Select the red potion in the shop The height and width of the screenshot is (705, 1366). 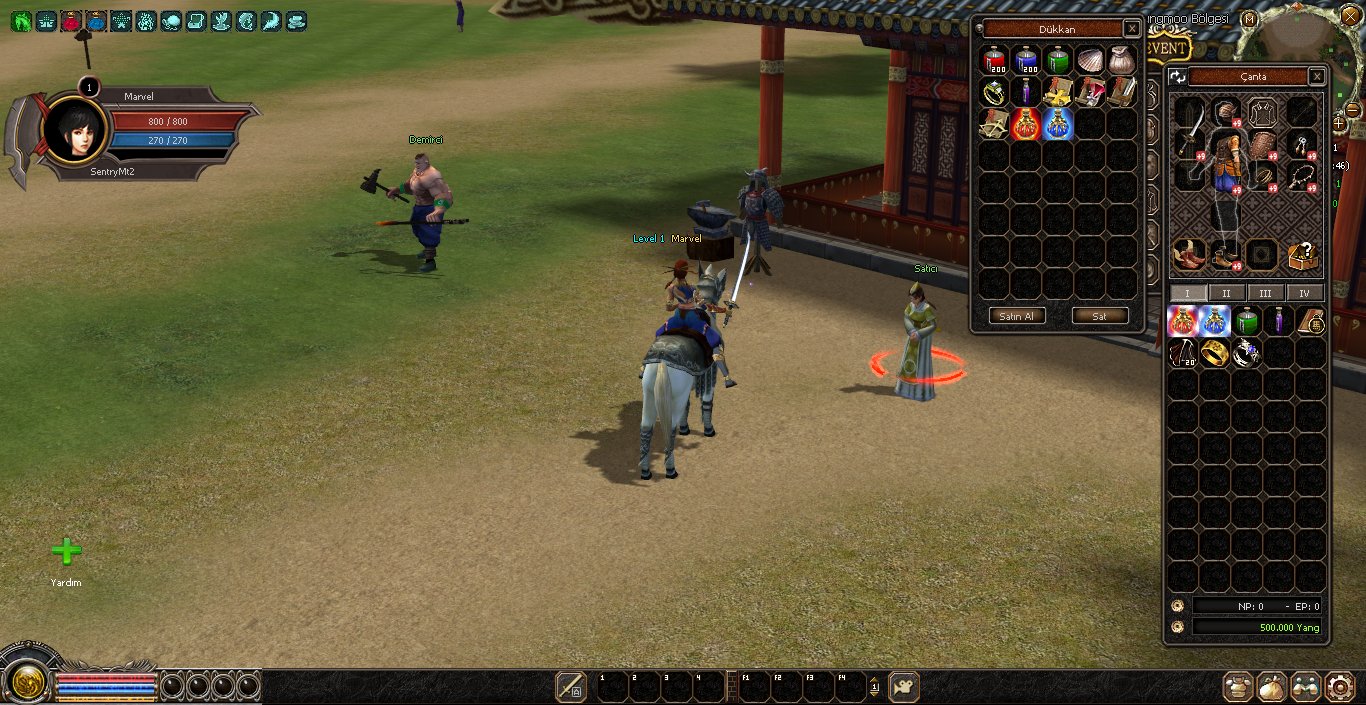pyautogui.click(x=994, y=61)
